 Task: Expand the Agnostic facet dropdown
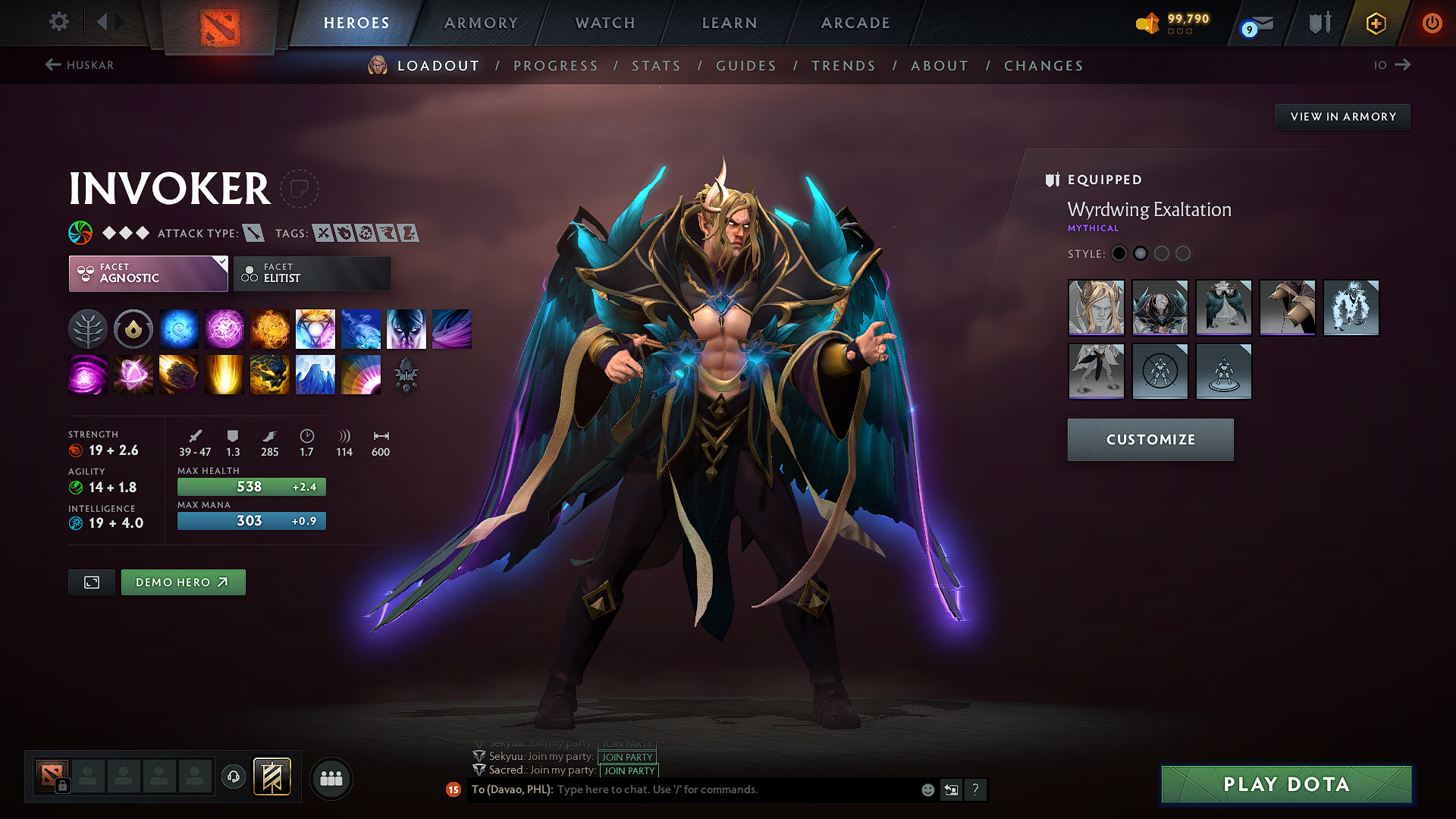pos(148,273)
